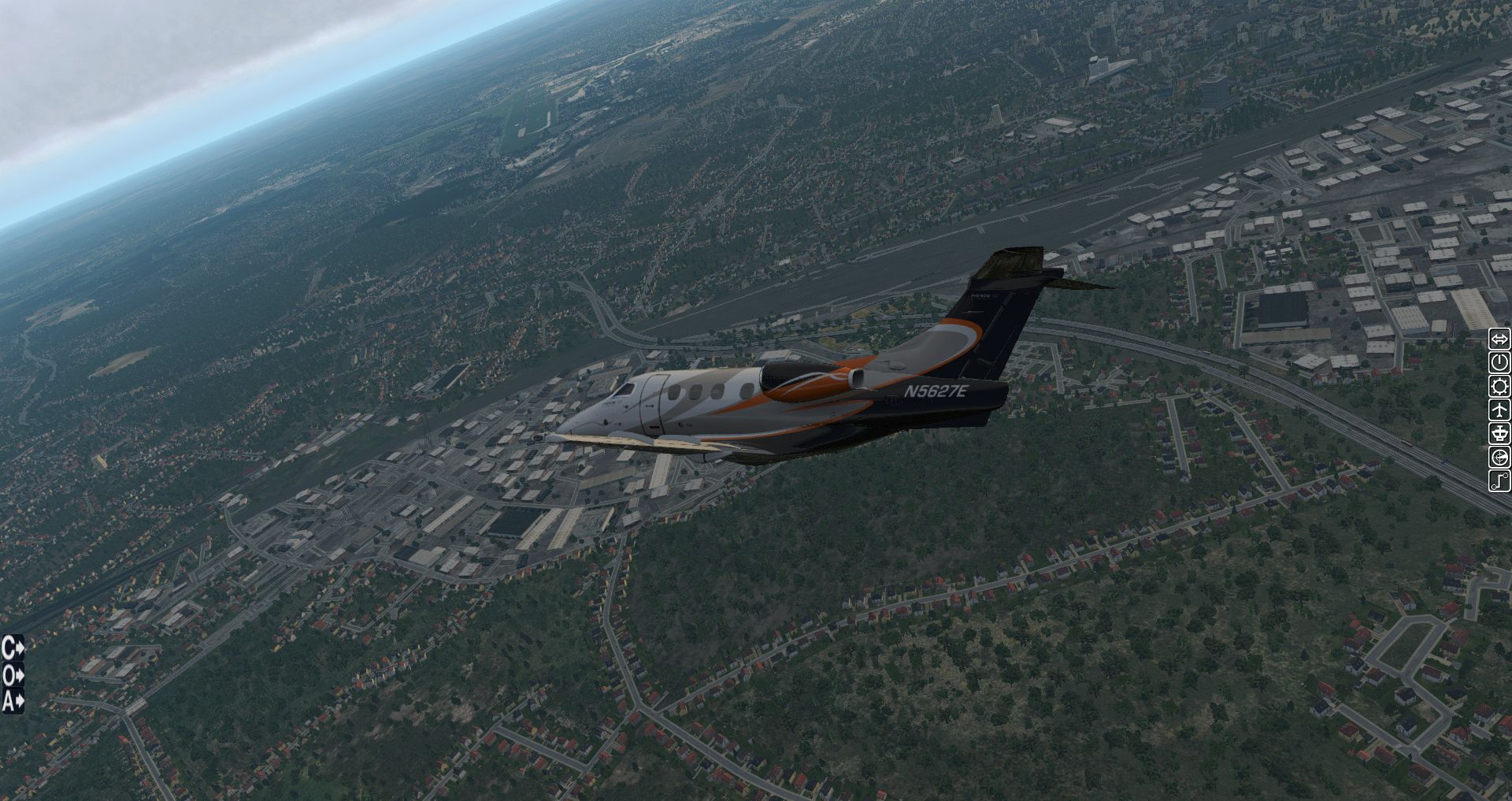
Task: Select the airplane sidebar icon
Action: [x=1499, y=410]
